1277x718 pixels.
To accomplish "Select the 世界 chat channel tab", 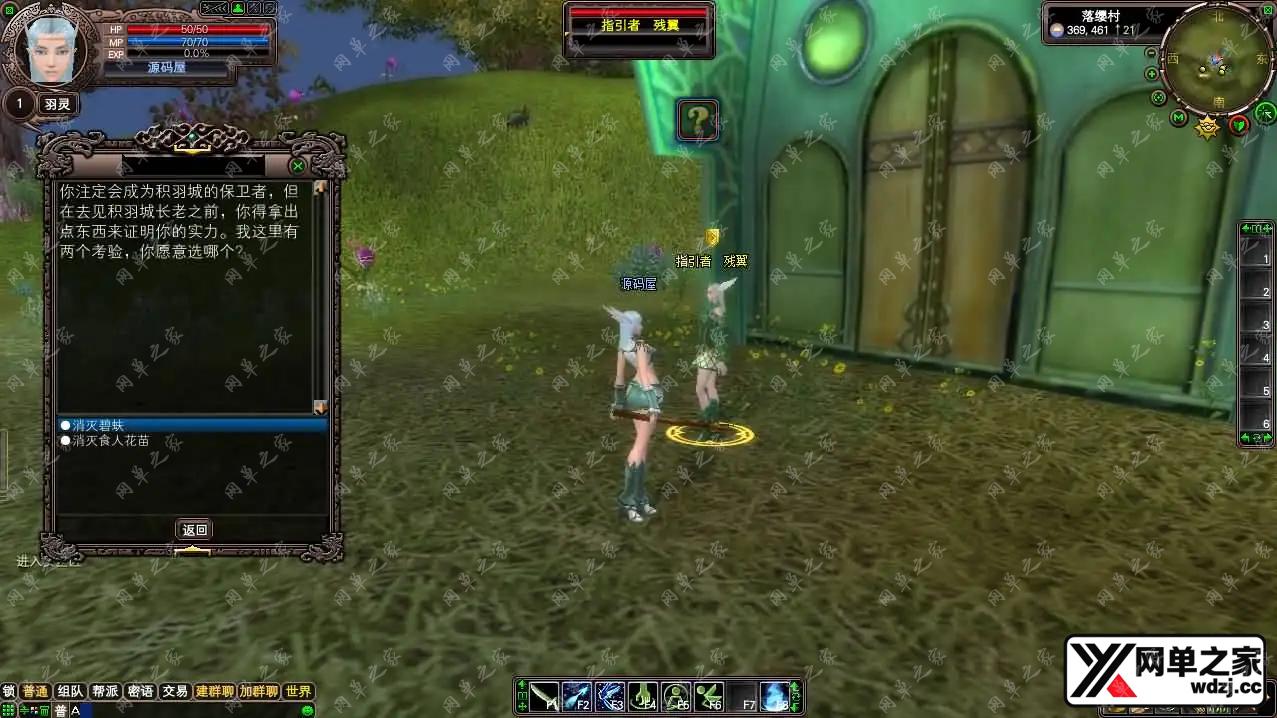I will point(298,691).
